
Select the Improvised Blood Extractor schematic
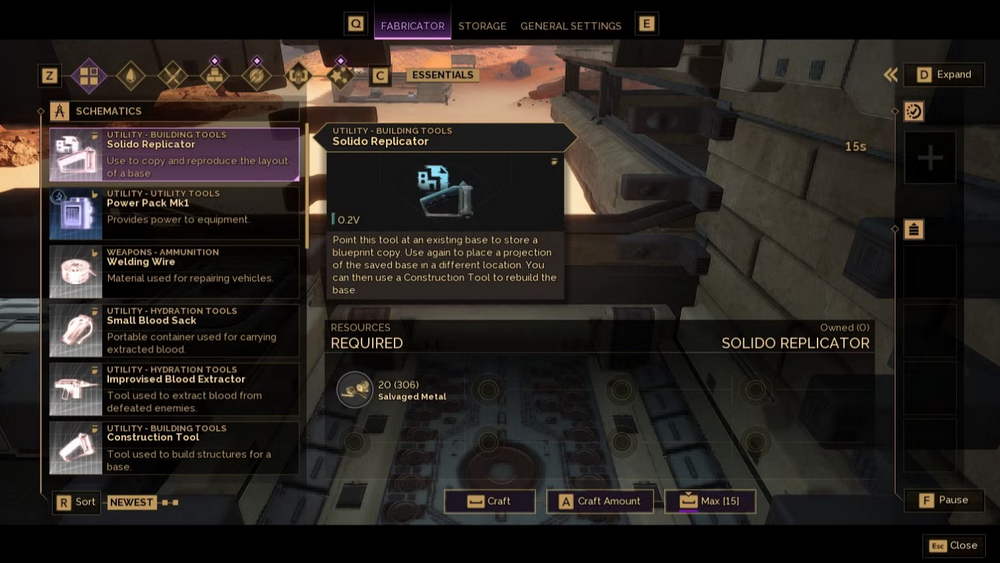174,389
